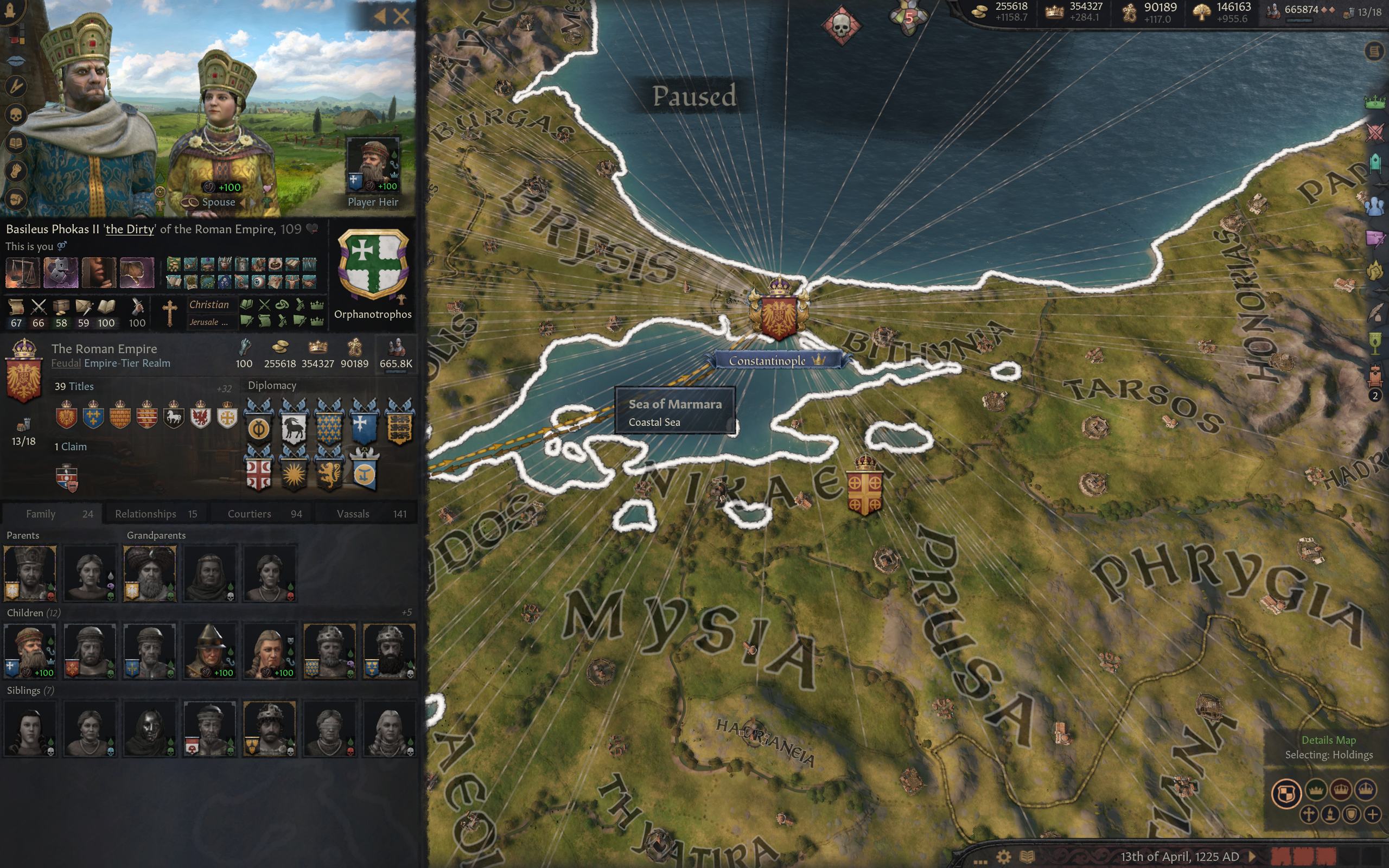Switch to the Courtiers tab

(x=264, y=514)
